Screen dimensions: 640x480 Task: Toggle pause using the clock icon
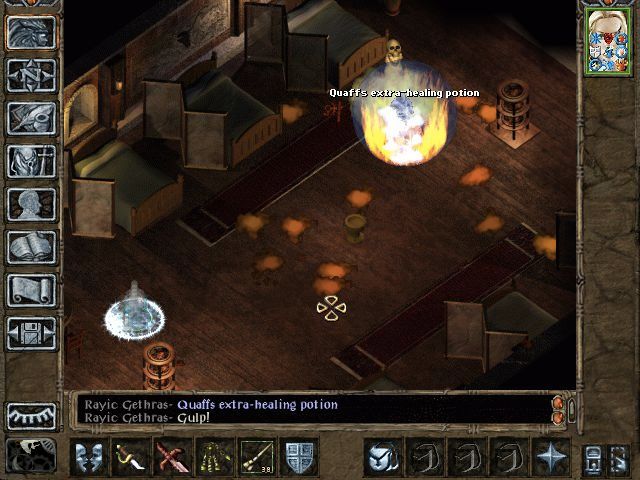click(x=31, y=456)
